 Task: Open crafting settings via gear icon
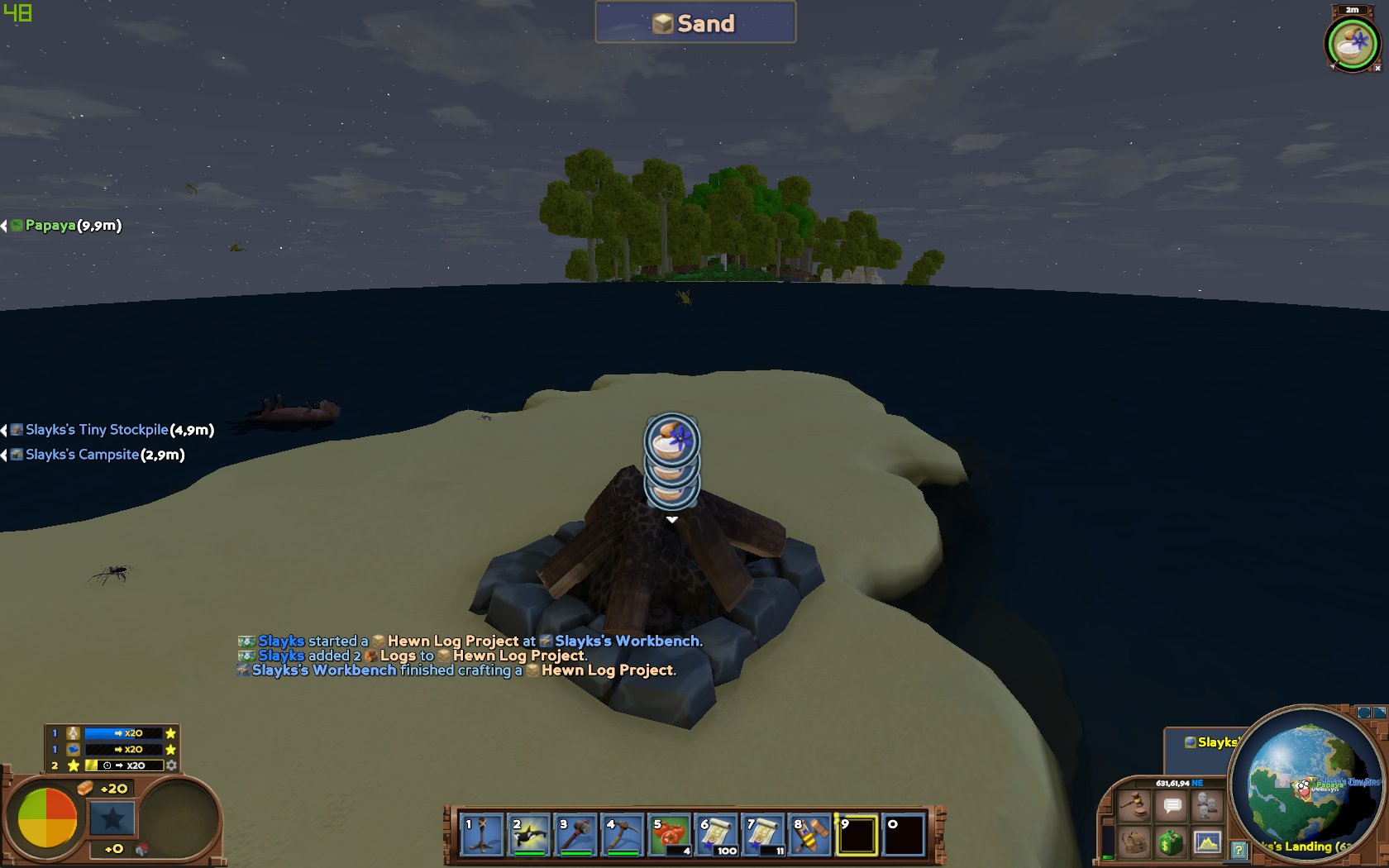[170, 765]
